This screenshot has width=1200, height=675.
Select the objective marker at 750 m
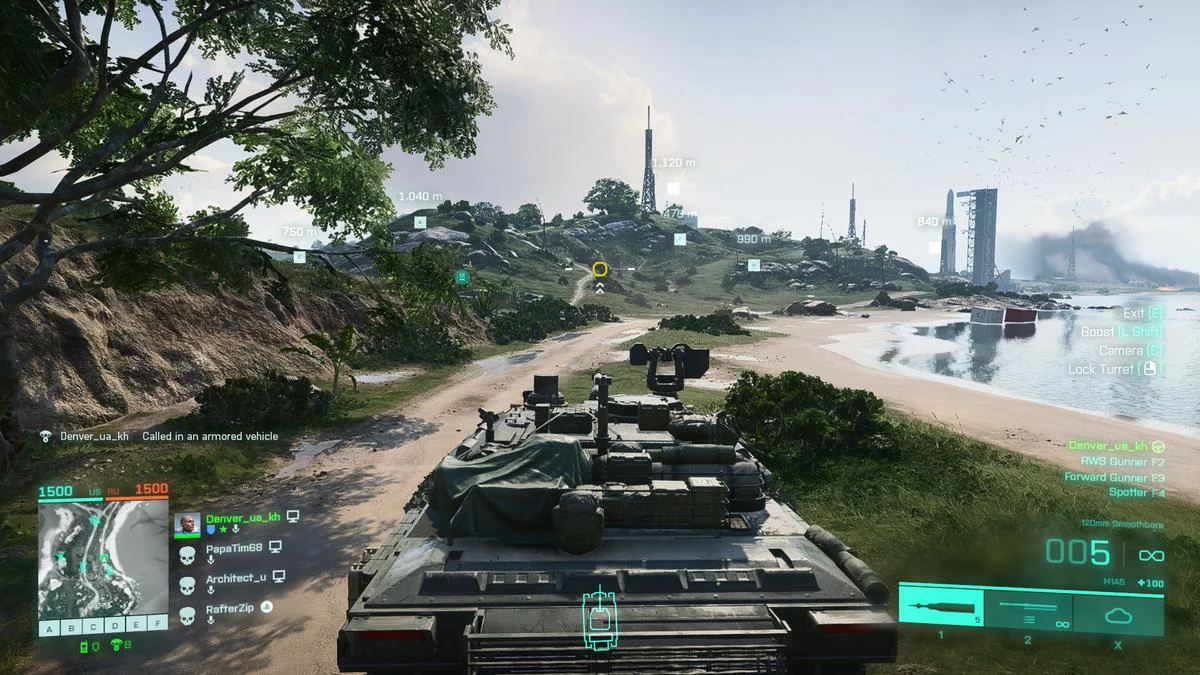[x=299, y=257]
